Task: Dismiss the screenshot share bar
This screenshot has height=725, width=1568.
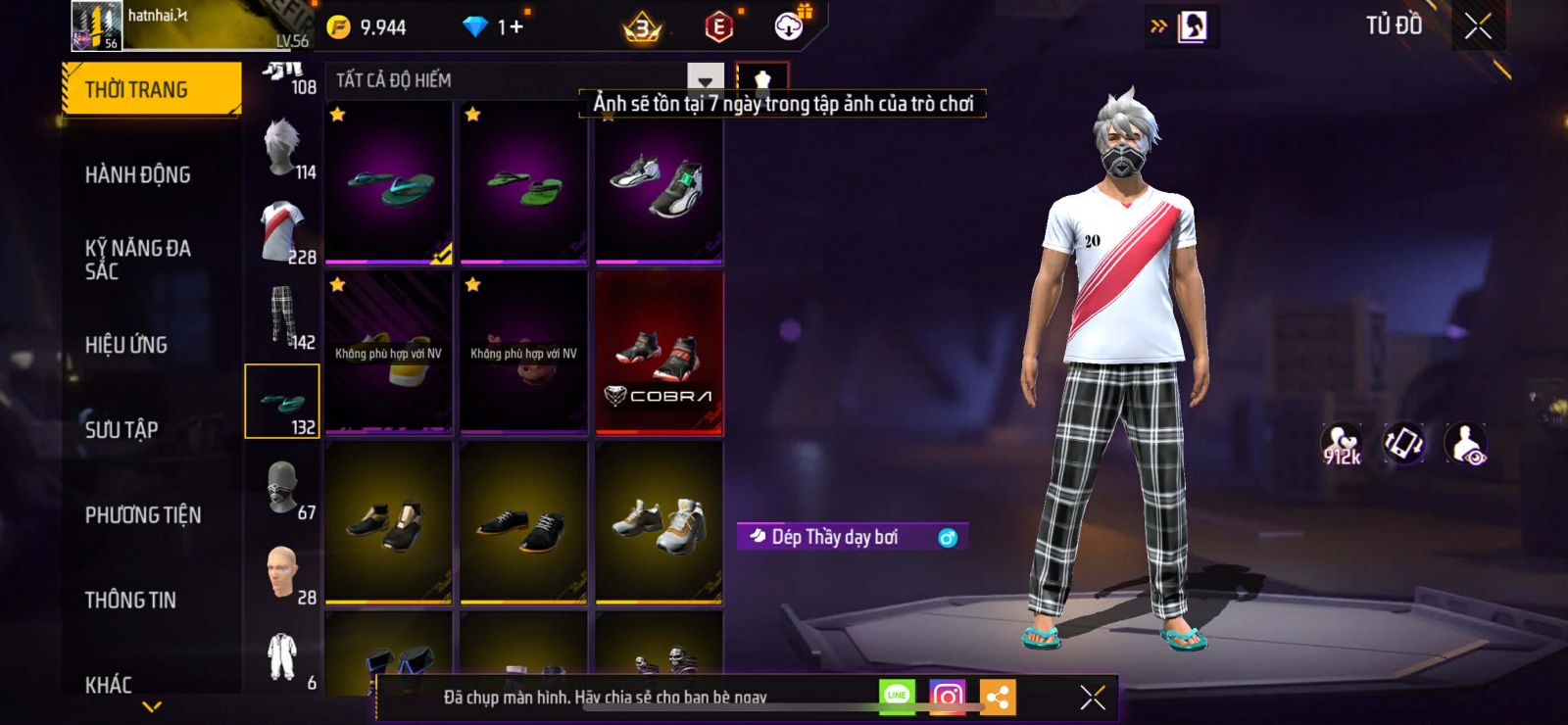Action: 1092,698
